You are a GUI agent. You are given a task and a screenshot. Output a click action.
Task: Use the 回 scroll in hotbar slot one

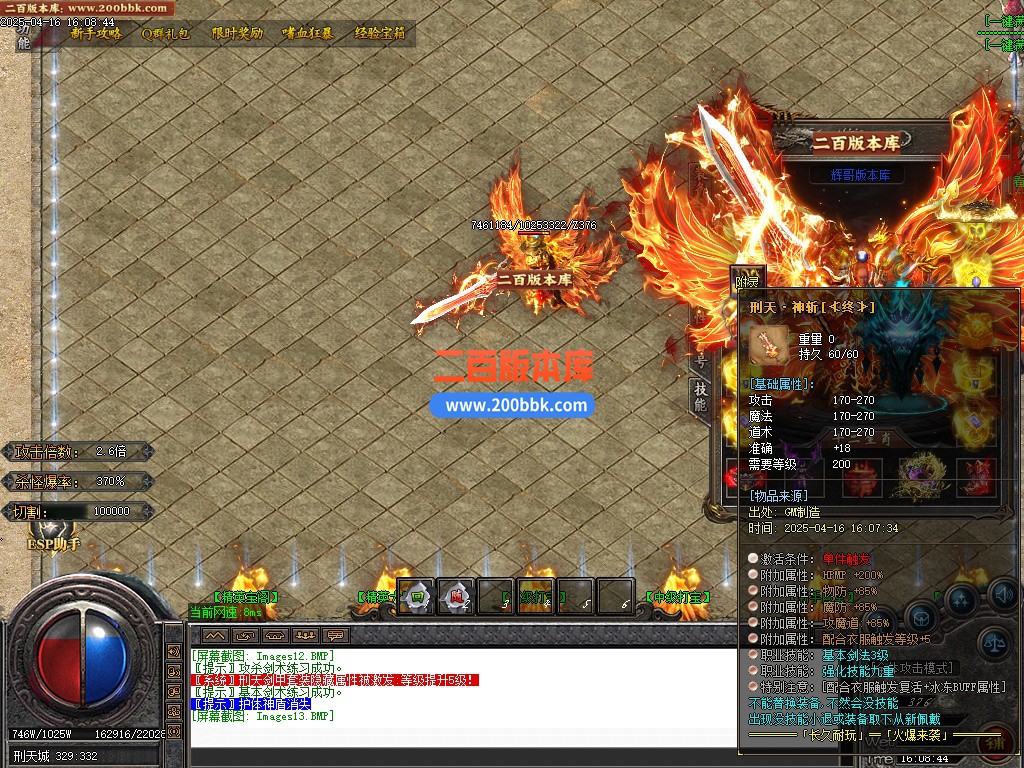[x=416, y=596]
